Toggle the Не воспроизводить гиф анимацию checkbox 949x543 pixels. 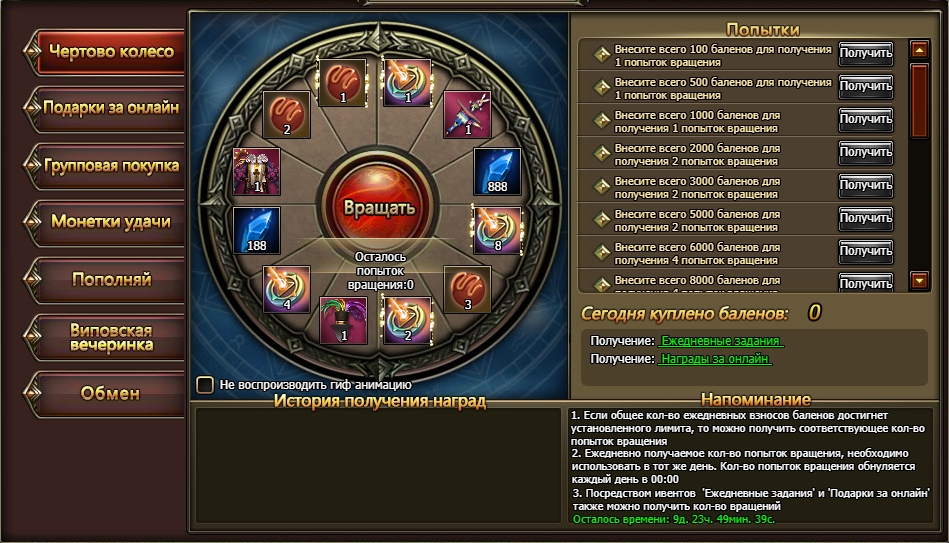(205, 384)
